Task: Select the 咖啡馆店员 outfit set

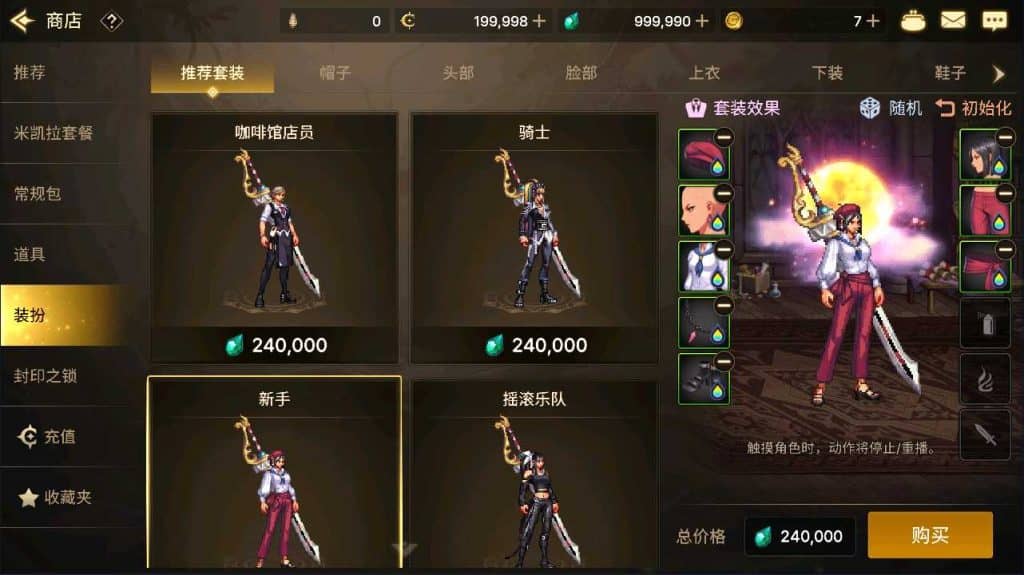Action: click(274, 238)
